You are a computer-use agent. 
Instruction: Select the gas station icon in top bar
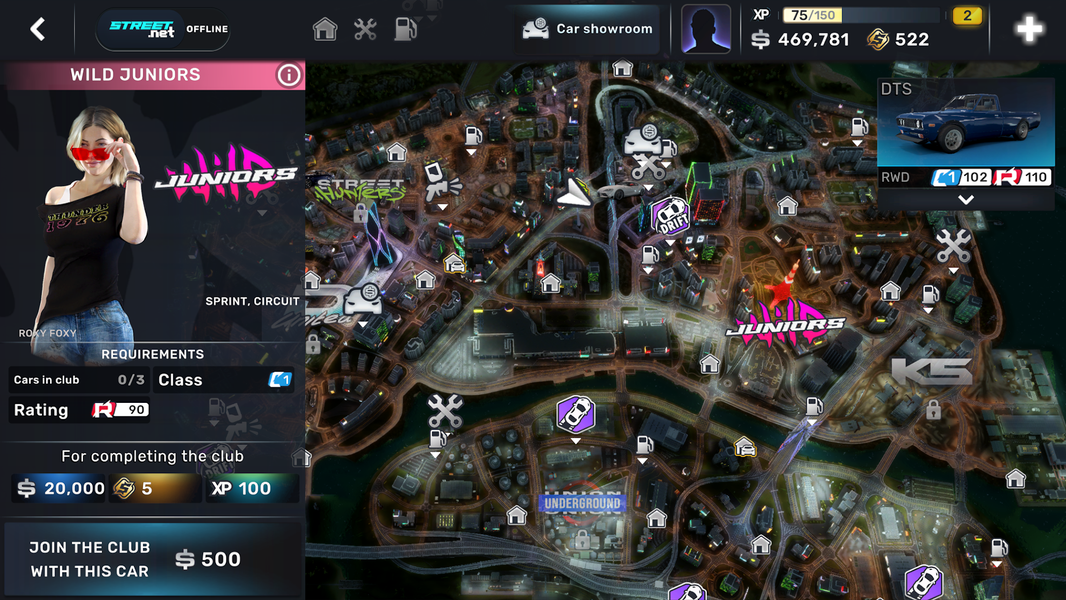(x=405, y=29)
